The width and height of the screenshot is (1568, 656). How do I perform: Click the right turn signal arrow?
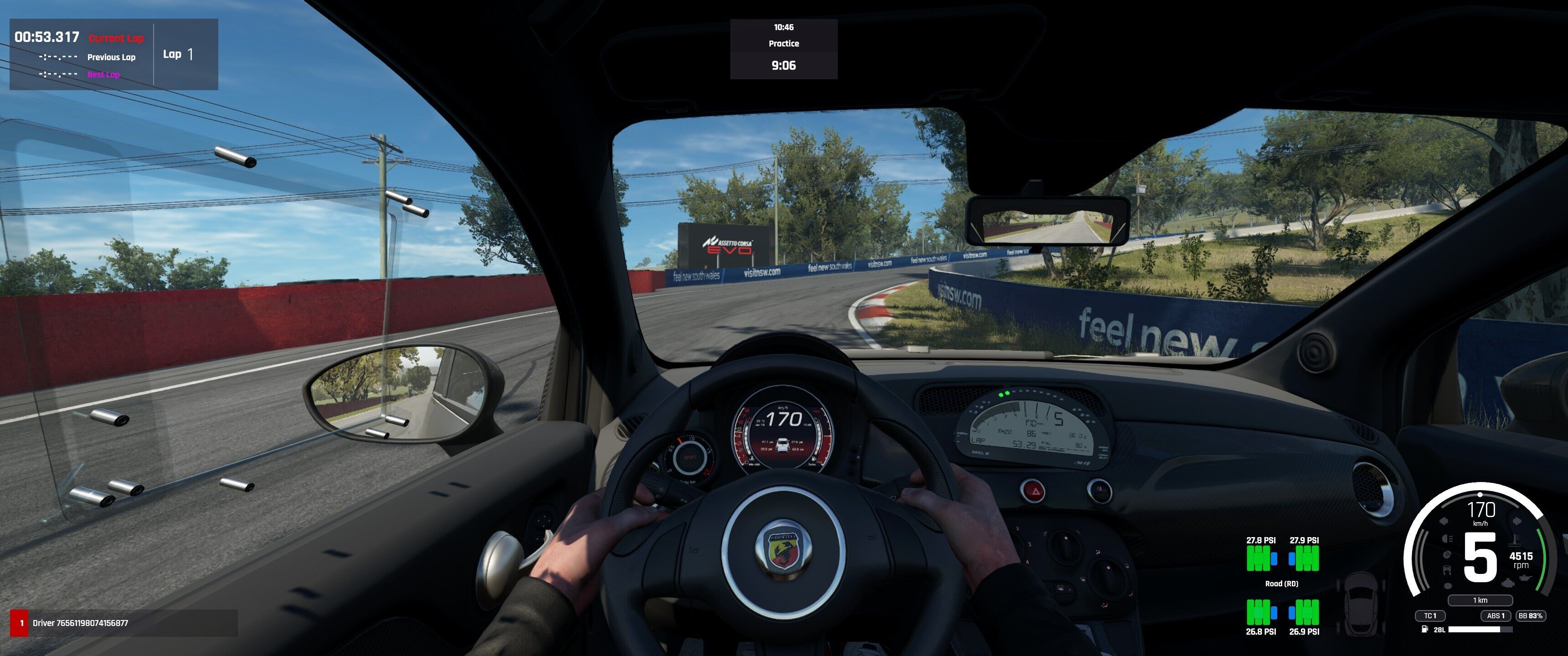click(1516, 522)
